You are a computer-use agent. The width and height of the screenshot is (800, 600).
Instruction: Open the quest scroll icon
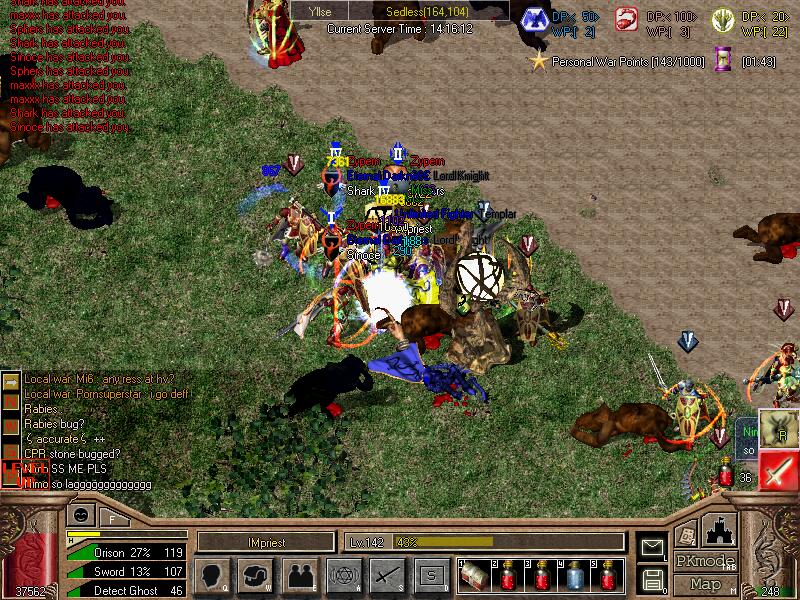[686, 533]
